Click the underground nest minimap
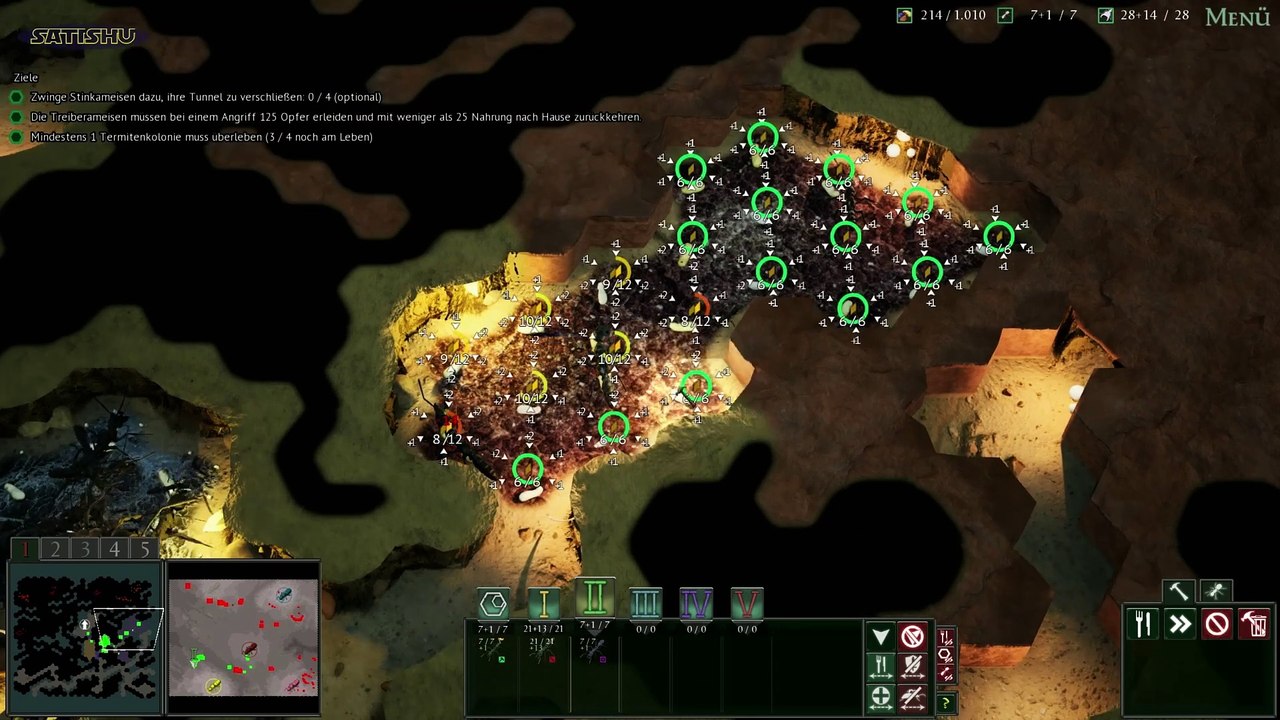Viewport: 1280px width, 720px height. 85,637
